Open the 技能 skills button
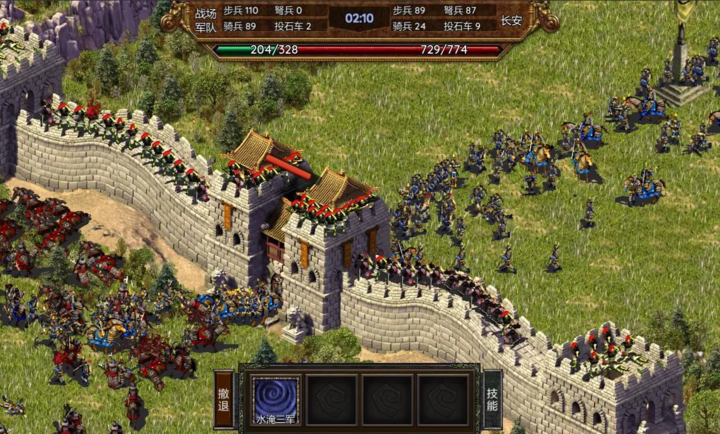This screenshot has height=434, width=720. tap(492, 400)
